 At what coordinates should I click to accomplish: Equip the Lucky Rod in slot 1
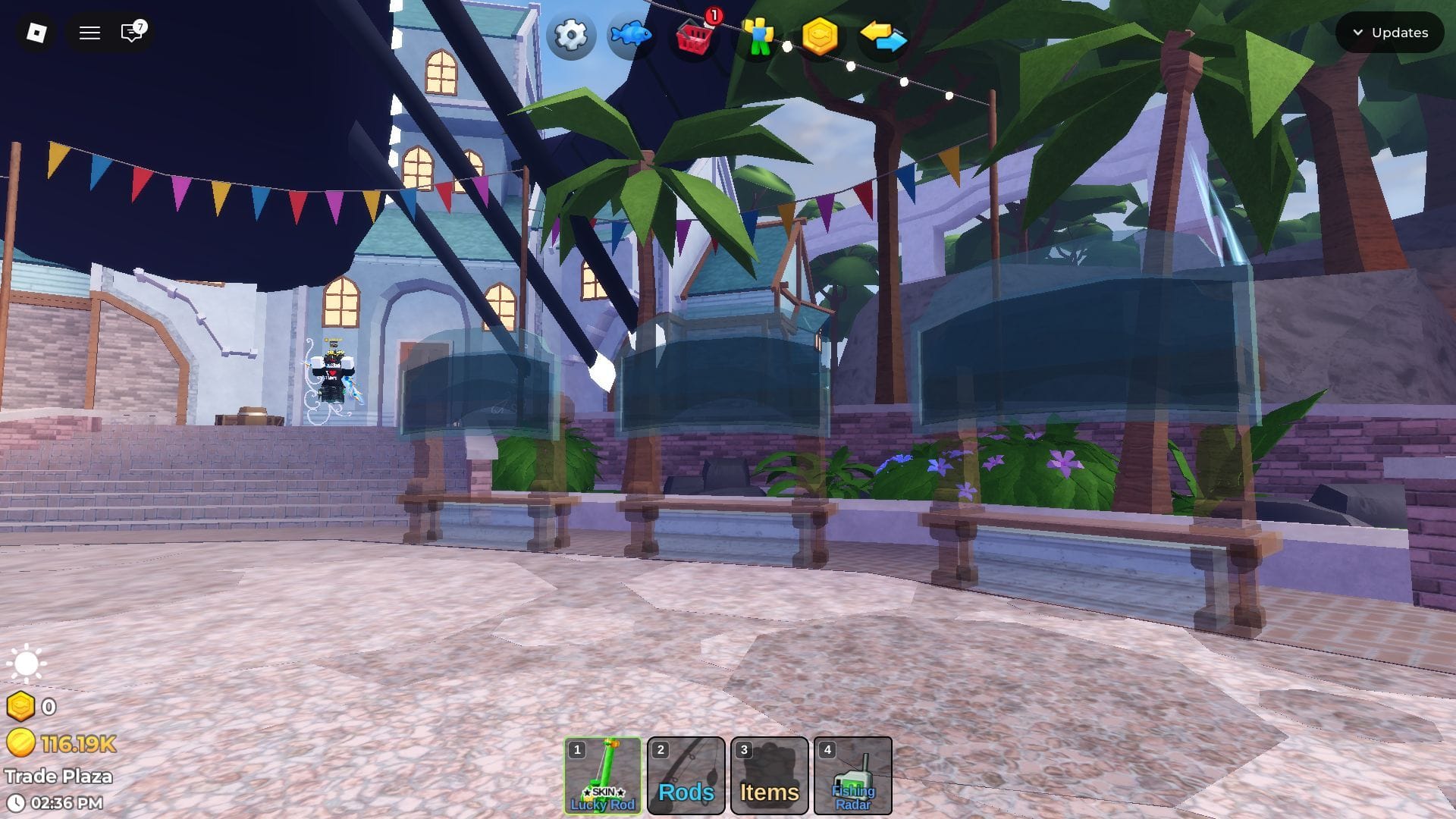pos(603,775)
